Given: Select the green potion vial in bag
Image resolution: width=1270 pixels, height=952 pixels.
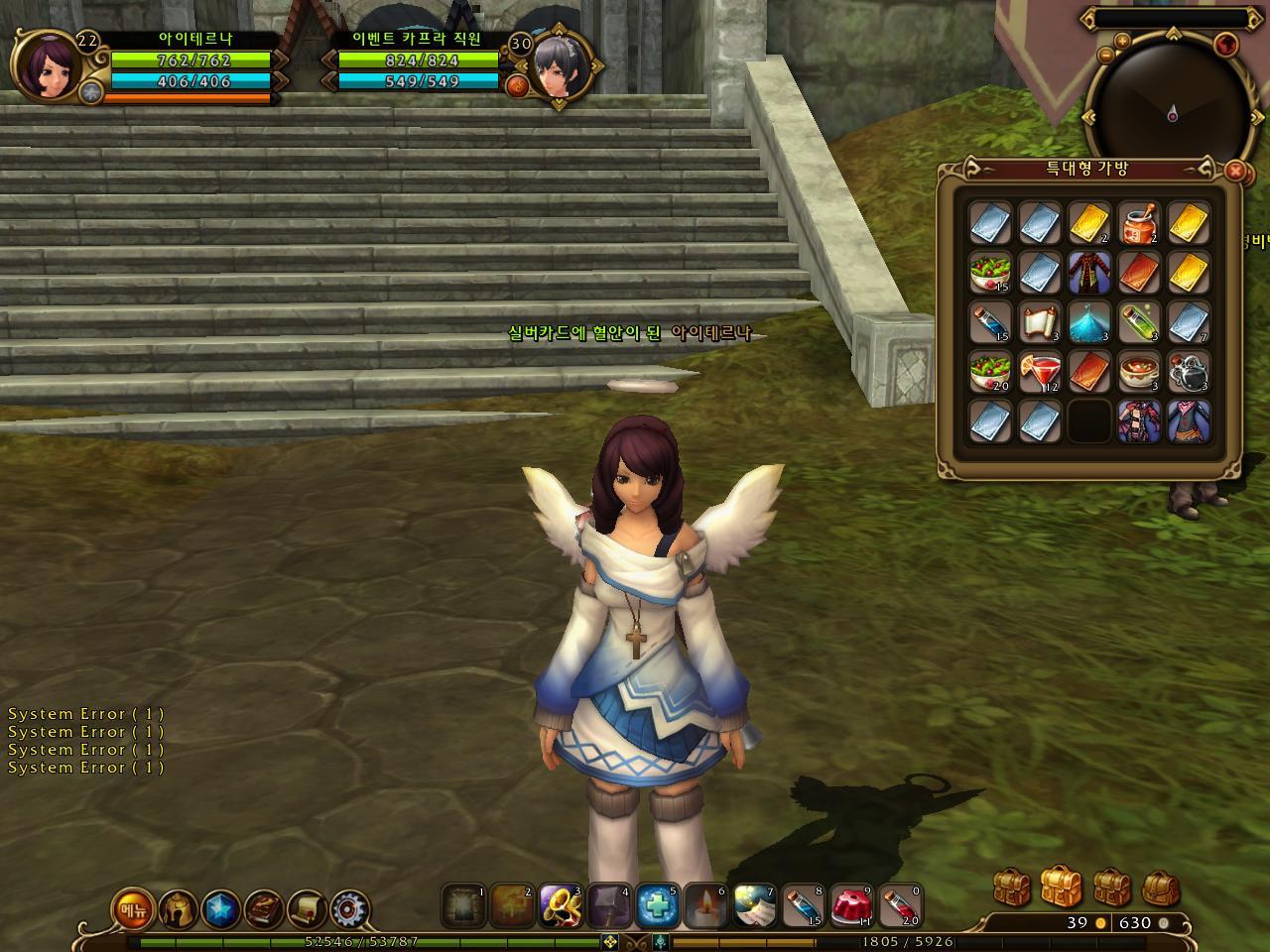Looking at the screenshot, I should [x=1139, y=321].
